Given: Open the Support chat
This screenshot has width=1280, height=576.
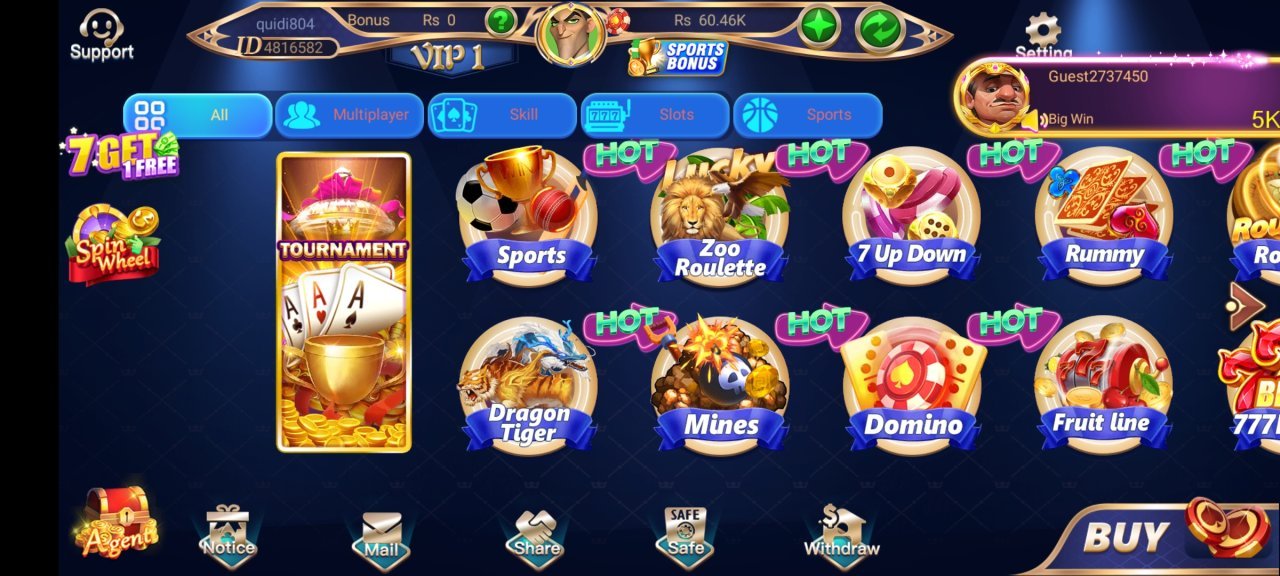Looking at the screenshot, I should point(101,34).
